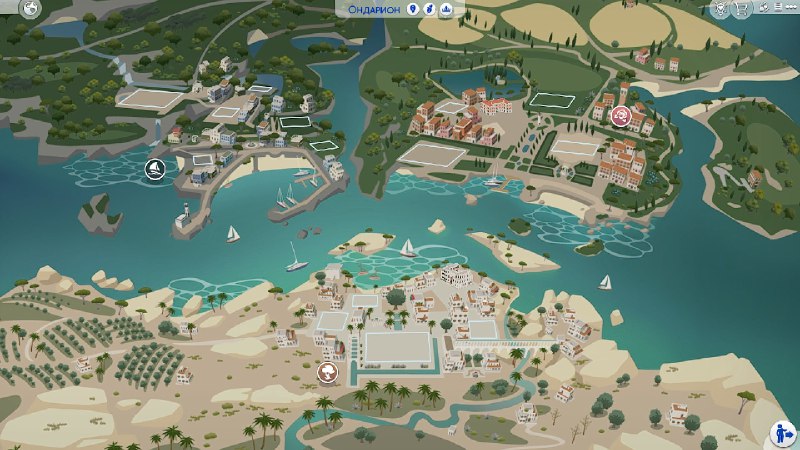
Task: Select the crown-shaped icon beside the world name
Action: pyautogui.click(x=445, y=9)
